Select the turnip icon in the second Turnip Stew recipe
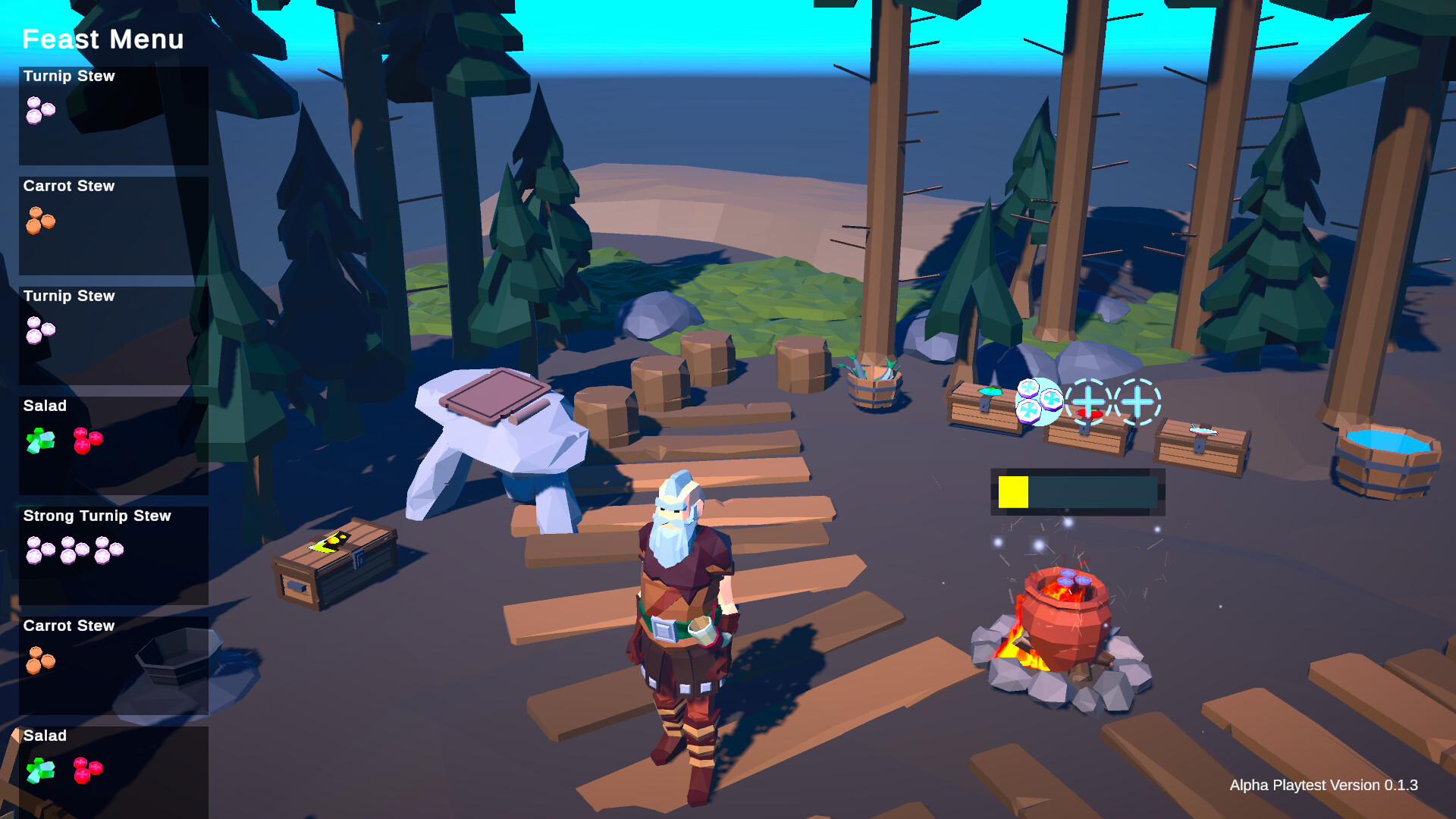Image resolution: width=1456 pixels, height=819 pixels. (x=39, y=331)
